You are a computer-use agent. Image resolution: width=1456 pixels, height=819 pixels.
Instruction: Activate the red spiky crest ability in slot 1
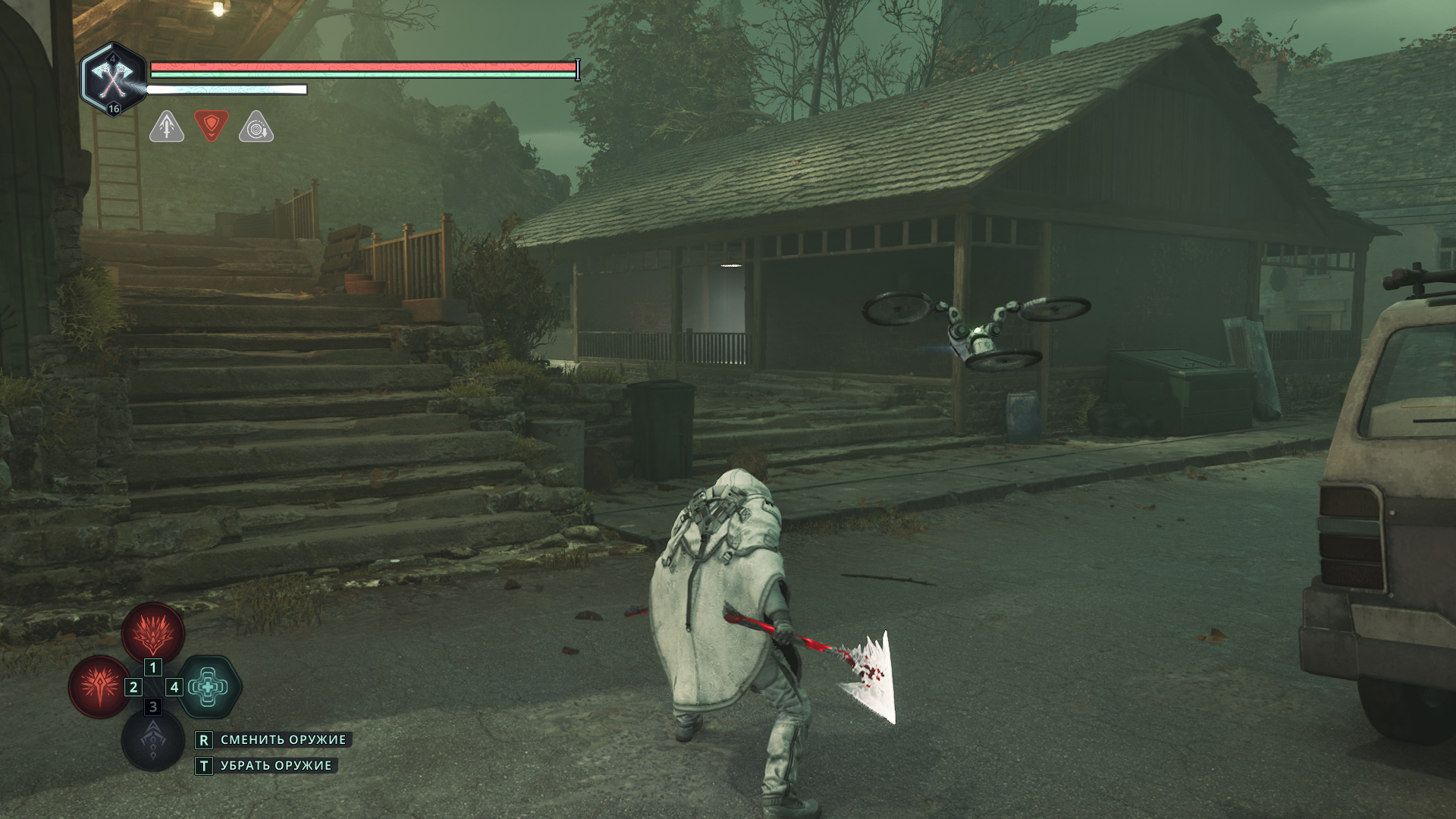pos(153,632)
